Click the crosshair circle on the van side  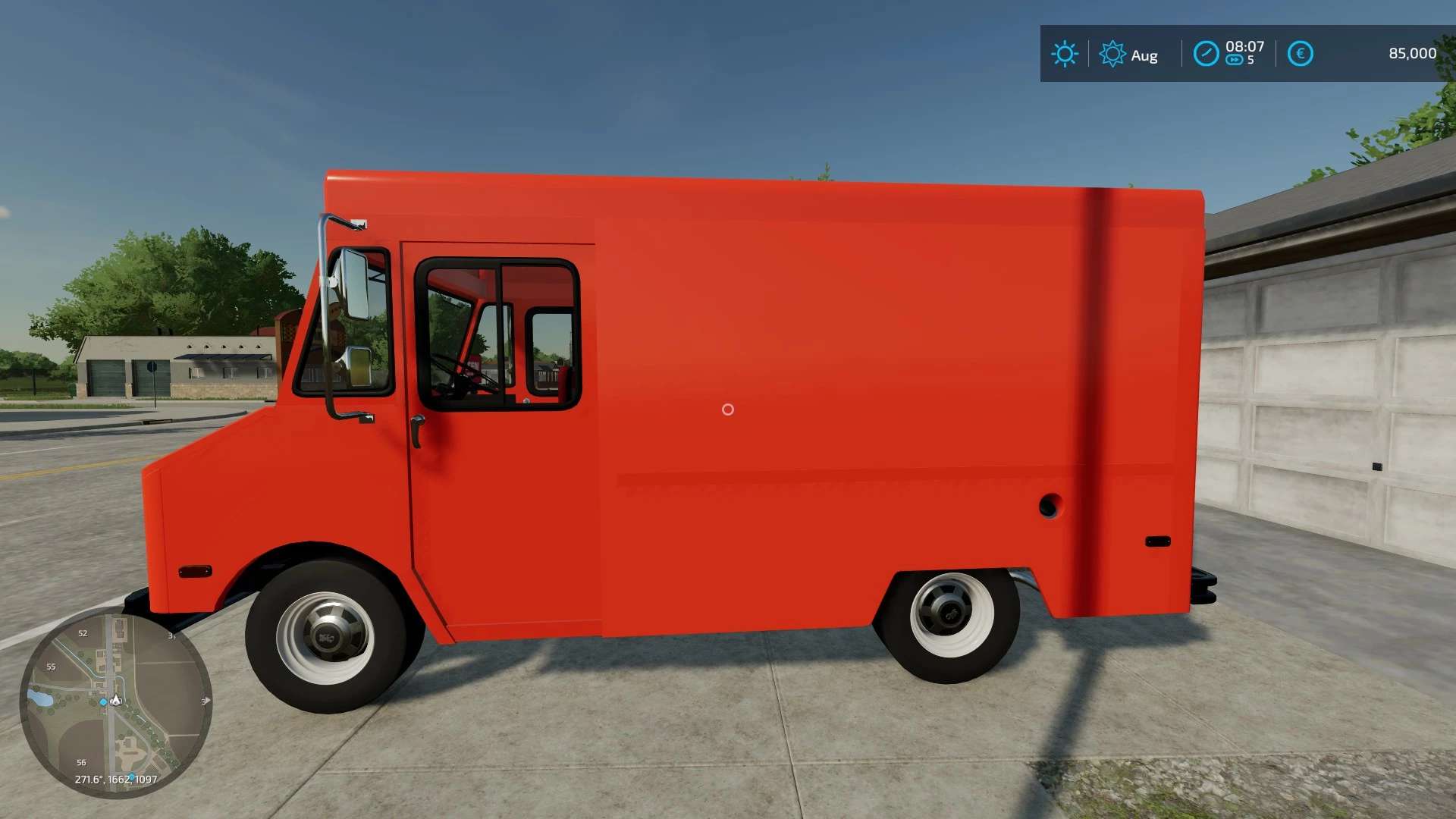(727, 409)
